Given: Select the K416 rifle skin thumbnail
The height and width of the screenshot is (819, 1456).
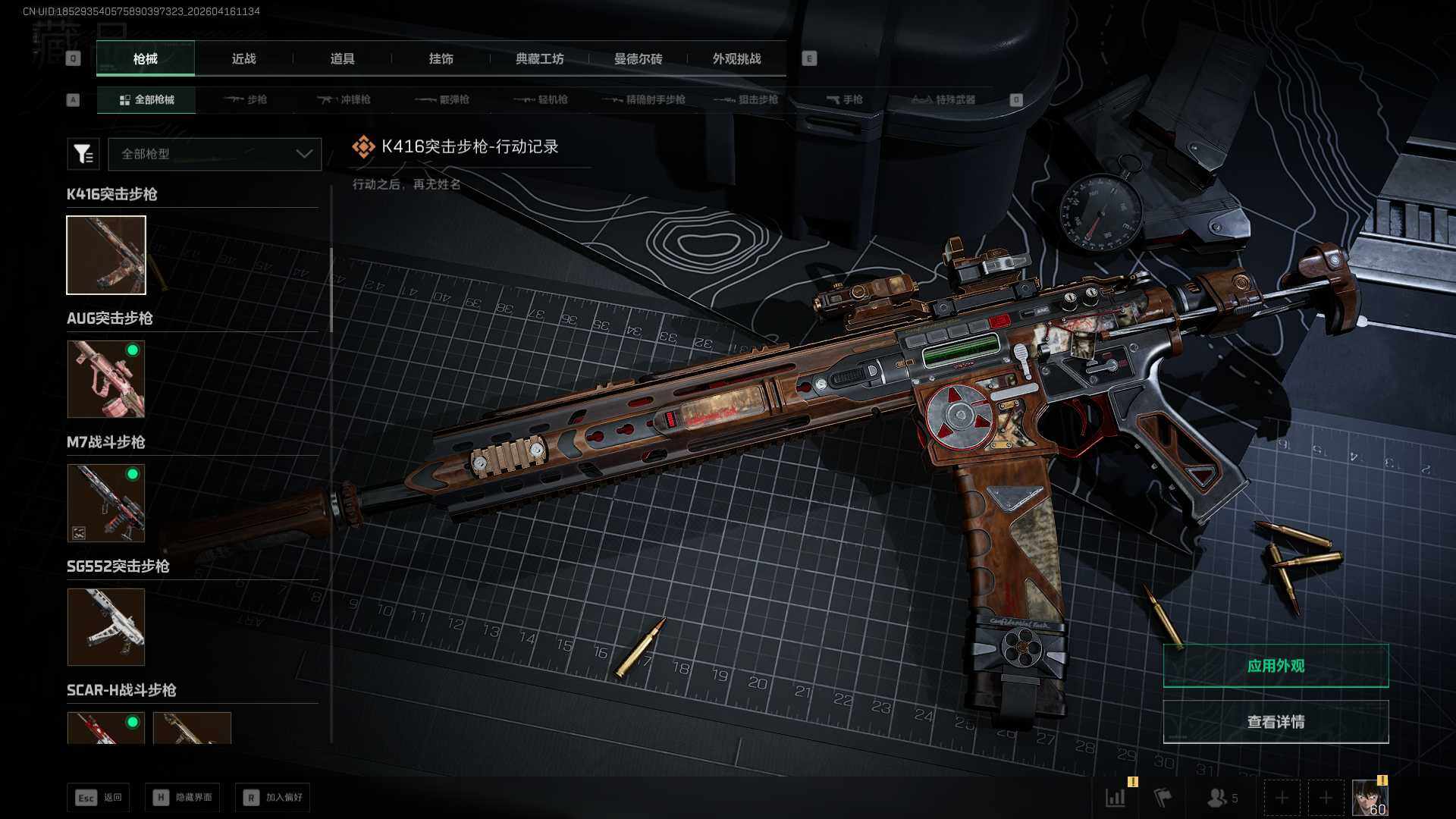Looking at the screenshot, I should pyautogui.click(x=106, y=255).
